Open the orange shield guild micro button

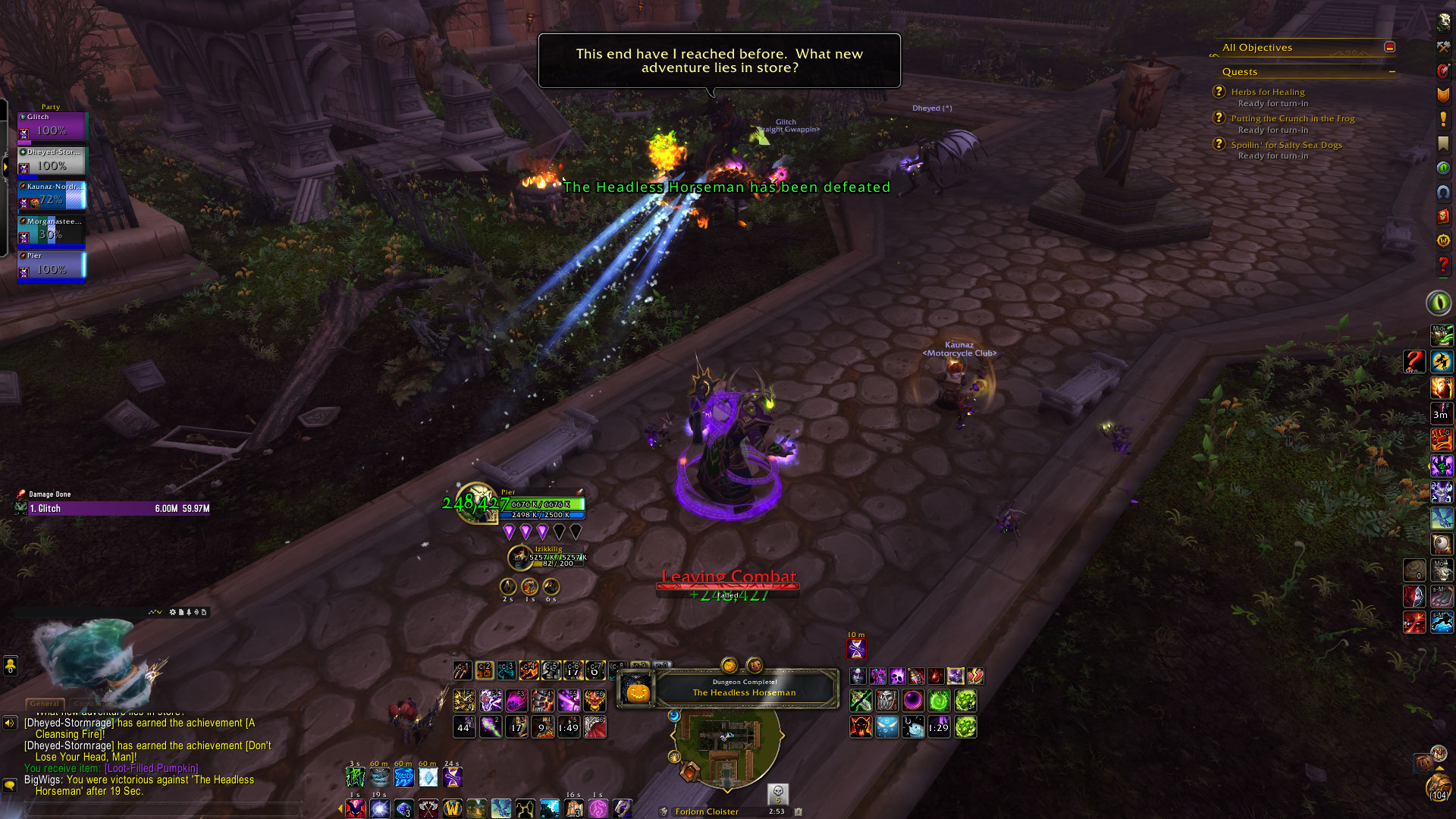pyautogui.click(x=1442, y=95)
